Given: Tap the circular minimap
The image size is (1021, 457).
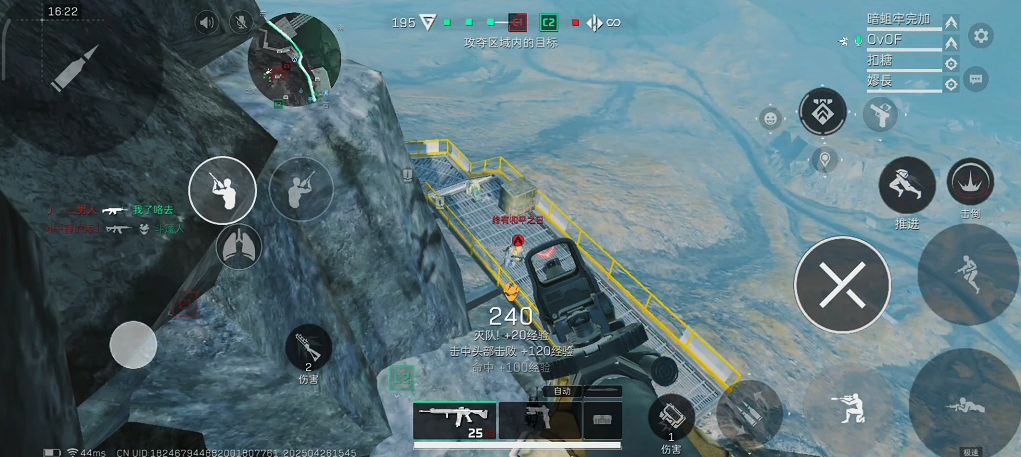Looking at the screenshot, I should 294,60.
